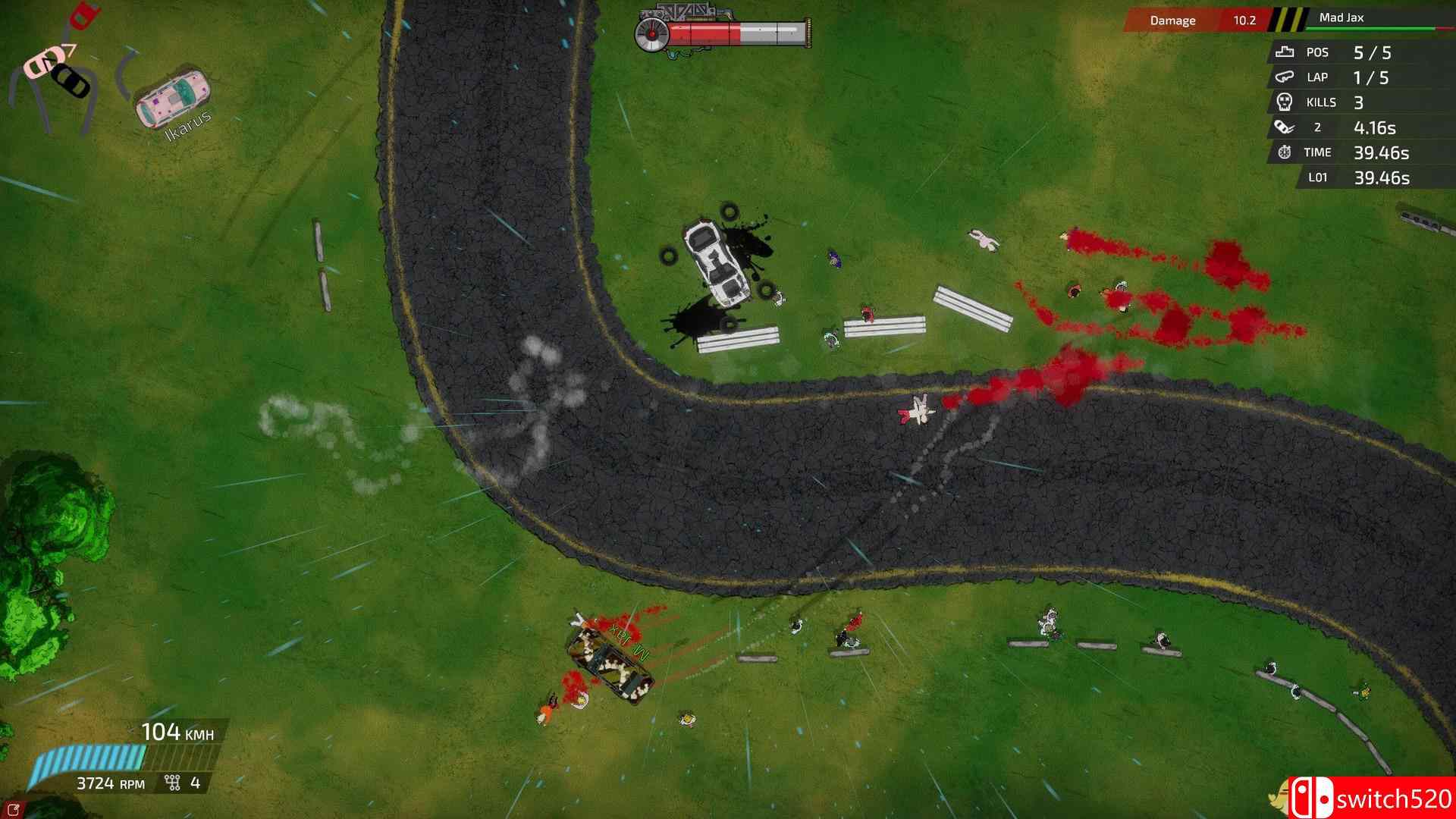Select the stopwatch icon beside TIME
Image resolution: width=1456 pixels, height=819 pixels.
pyautogui.click(x=1283, y=152)
